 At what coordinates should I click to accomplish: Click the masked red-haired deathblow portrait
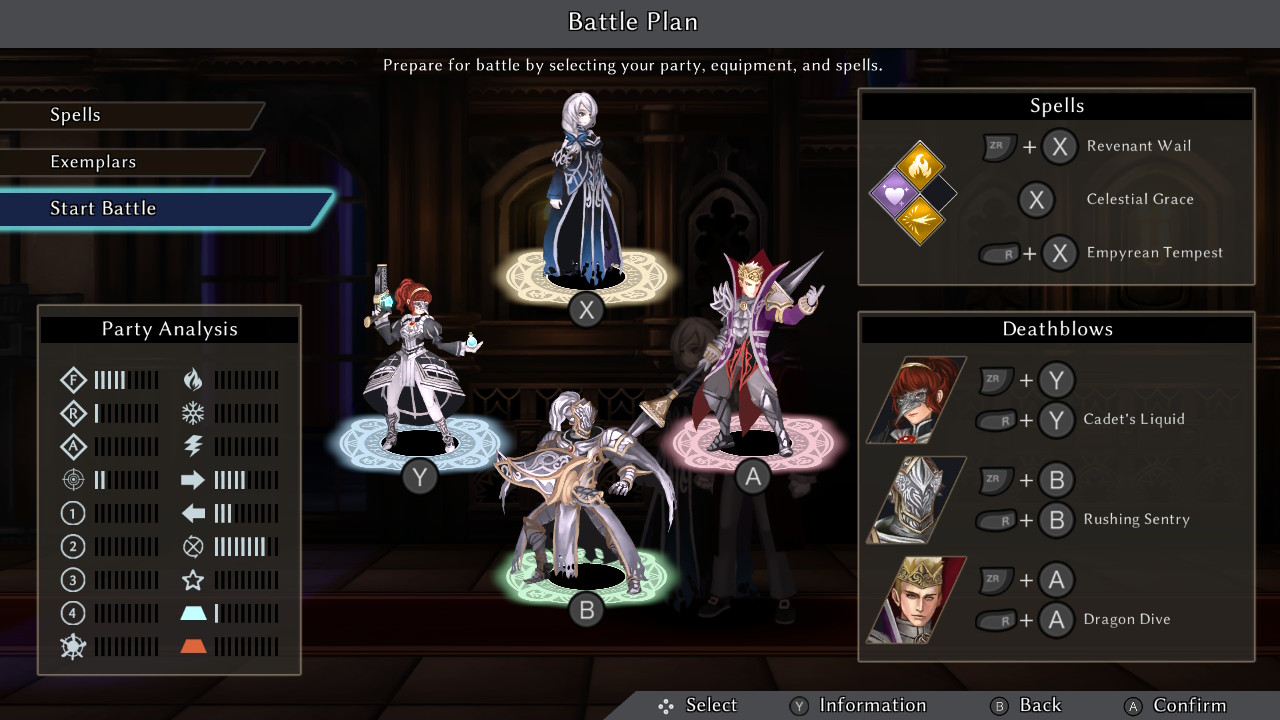tap(916, 400)
